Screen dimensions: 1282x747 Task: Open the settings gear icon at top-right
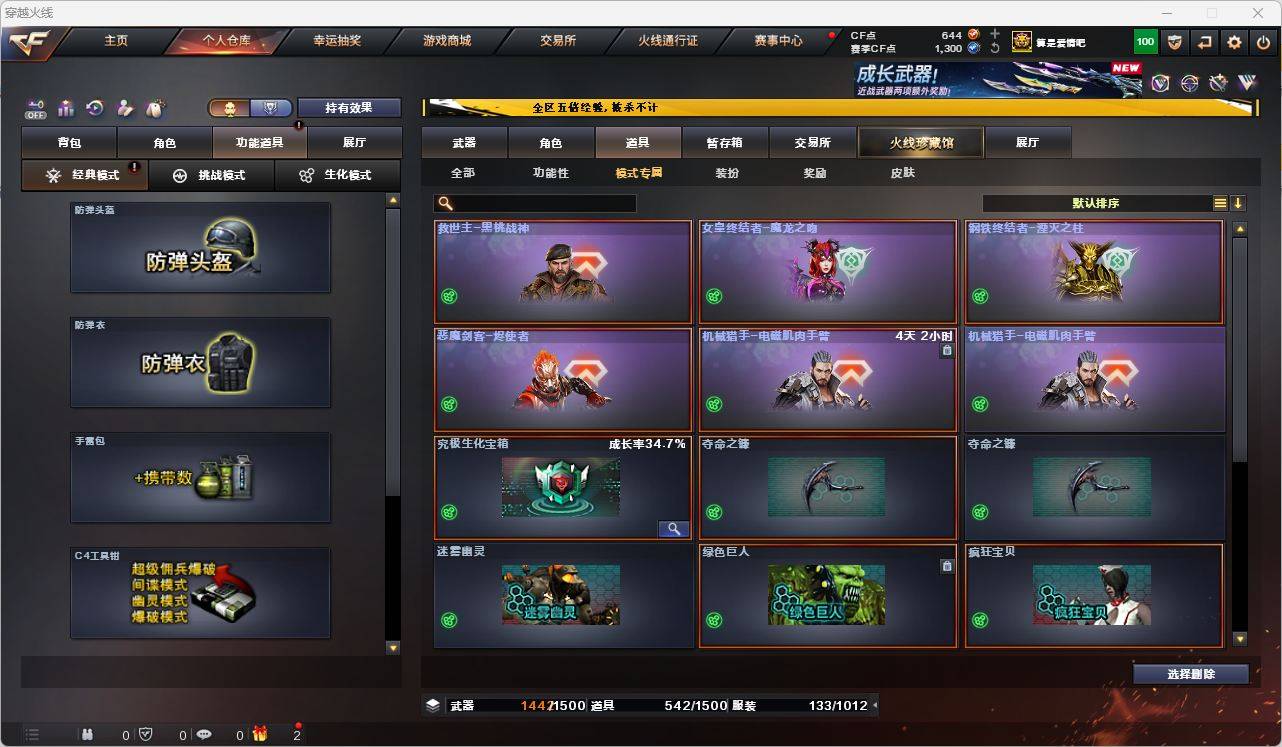tap(1233, 41)
